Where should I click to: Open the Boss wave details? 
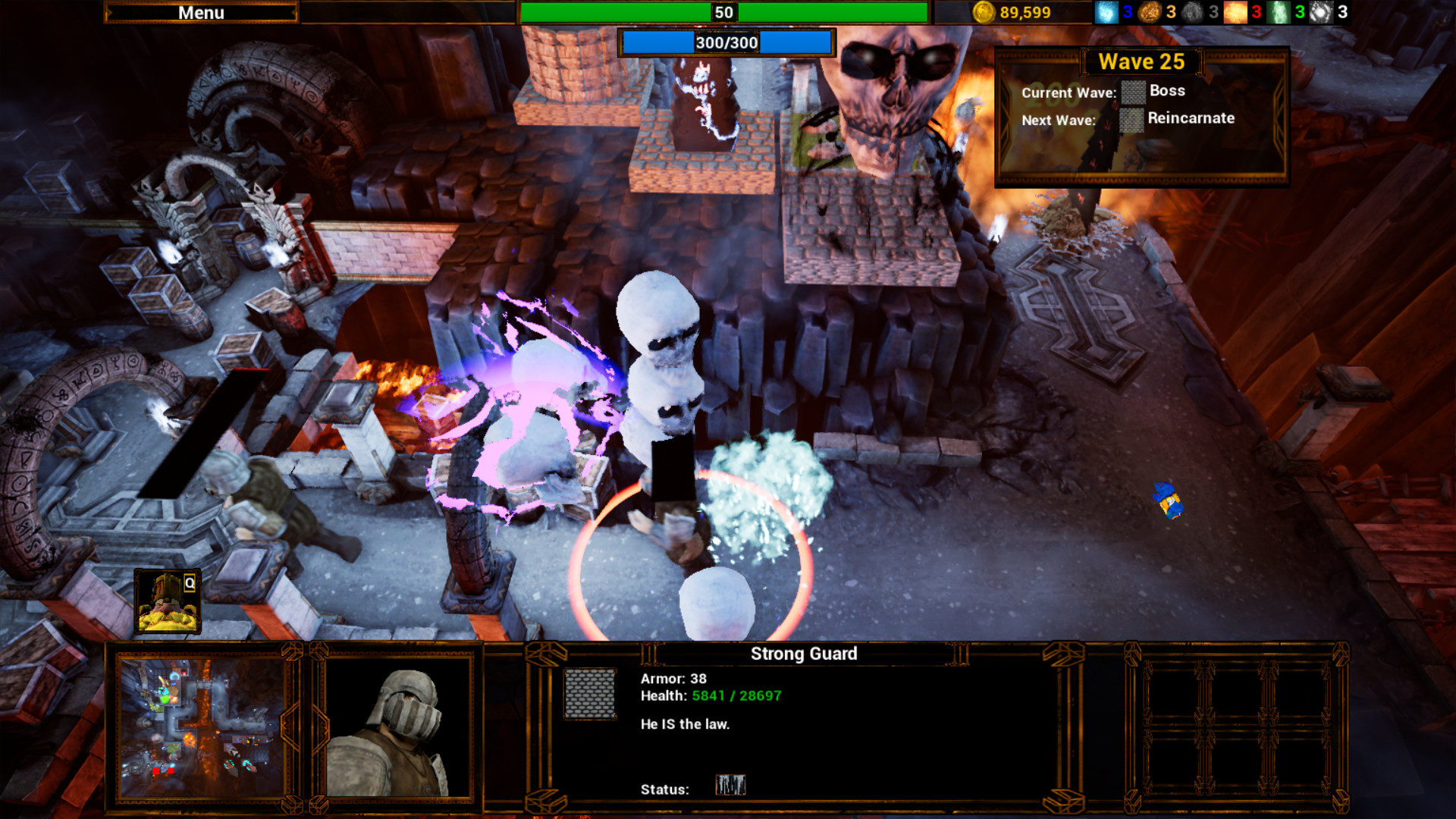tap(1168, 91)
